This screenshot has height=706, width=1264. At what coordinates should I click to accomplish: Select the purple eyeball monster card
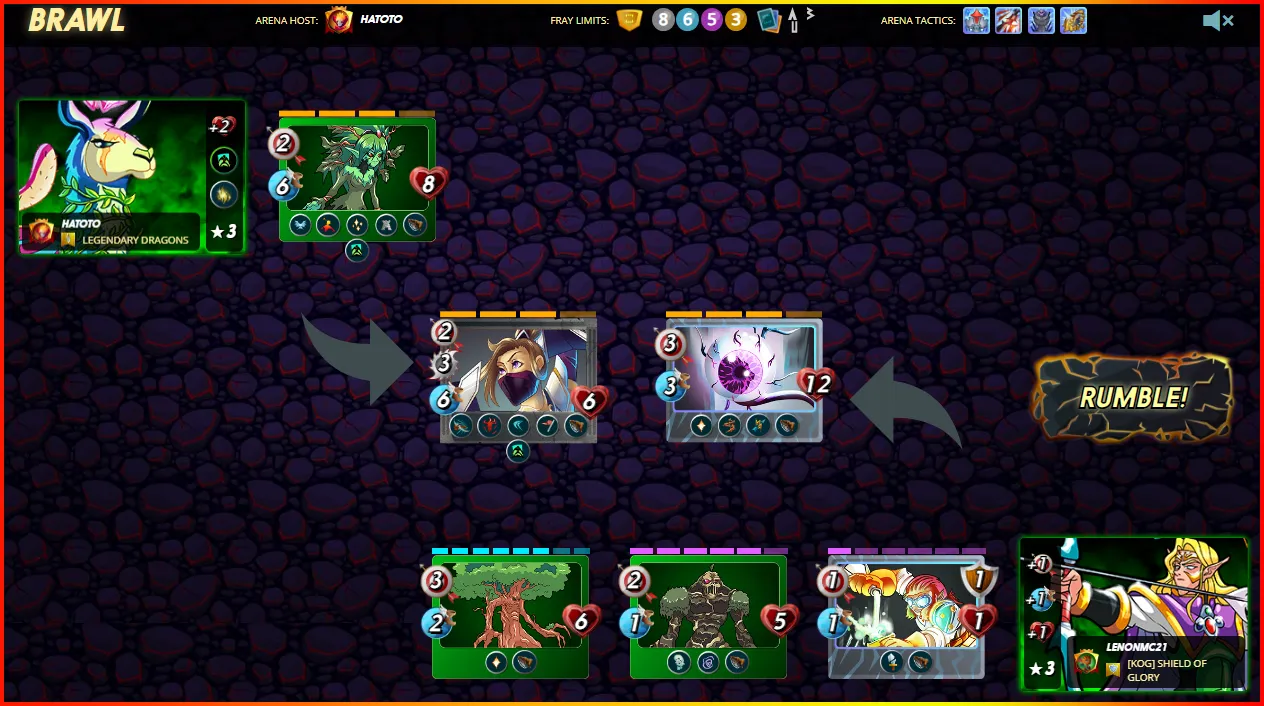tap(745, 378)
